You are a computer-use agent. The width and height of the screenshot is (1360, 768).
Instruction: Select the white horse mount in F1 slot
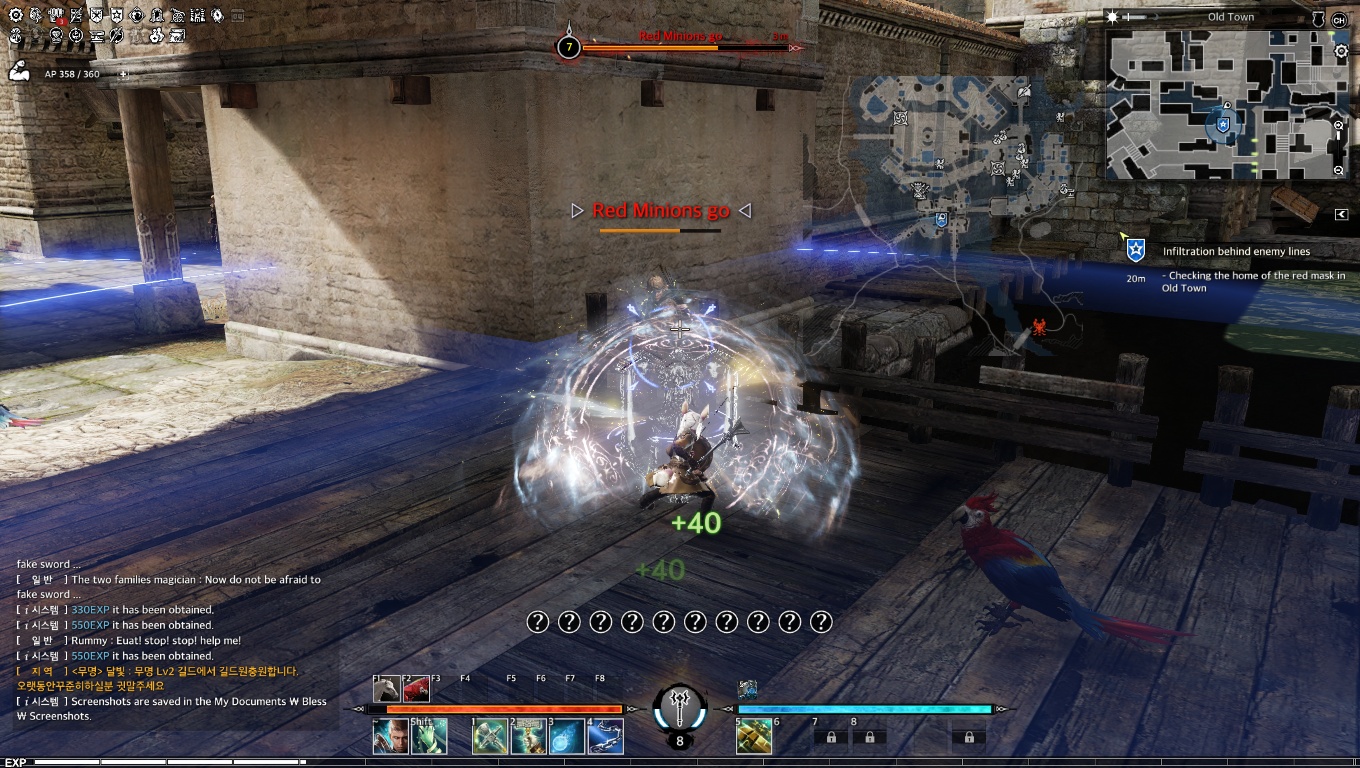coord(388,689)
